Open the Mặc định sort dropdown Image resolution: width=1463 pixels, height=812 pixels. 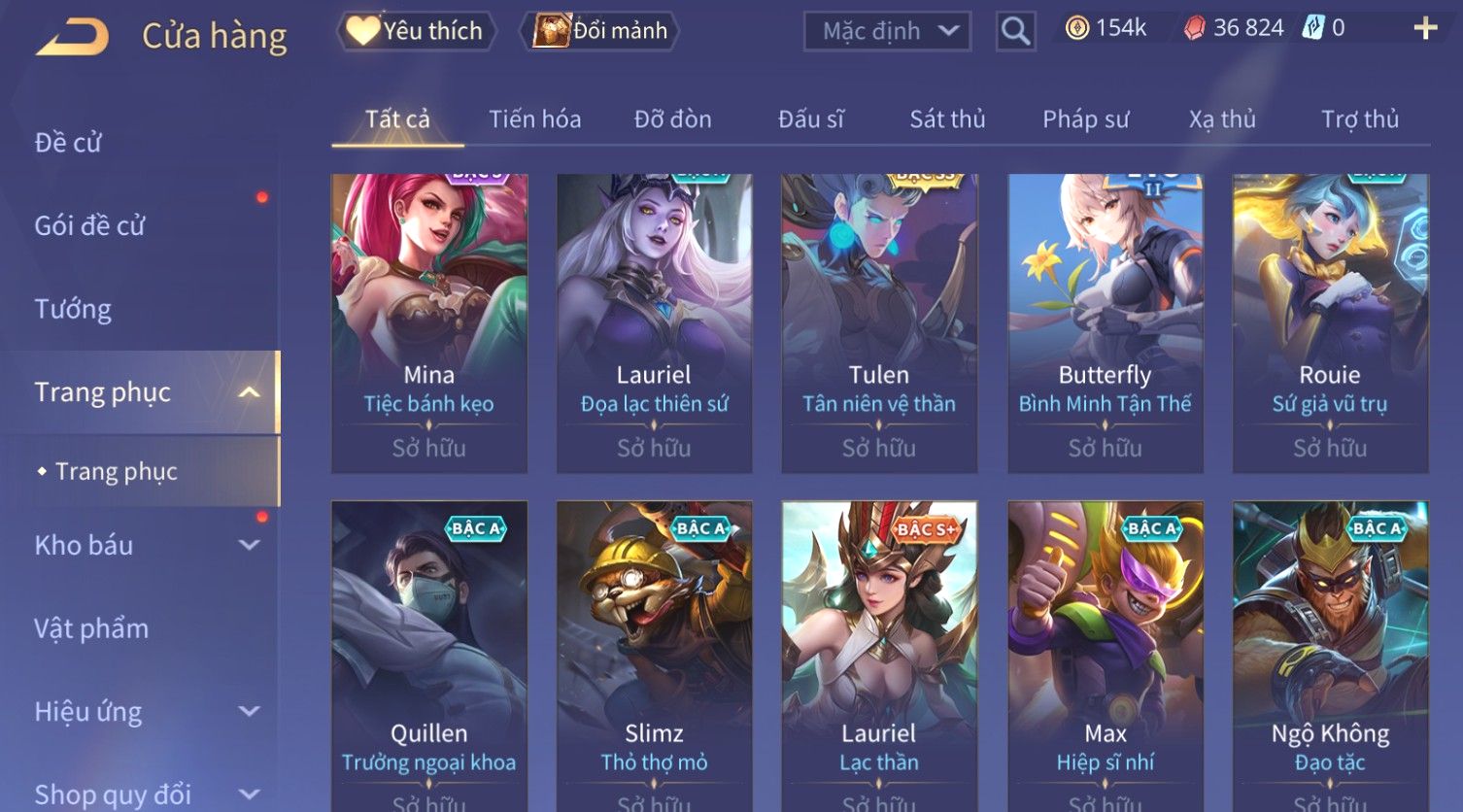click(887, 32)
